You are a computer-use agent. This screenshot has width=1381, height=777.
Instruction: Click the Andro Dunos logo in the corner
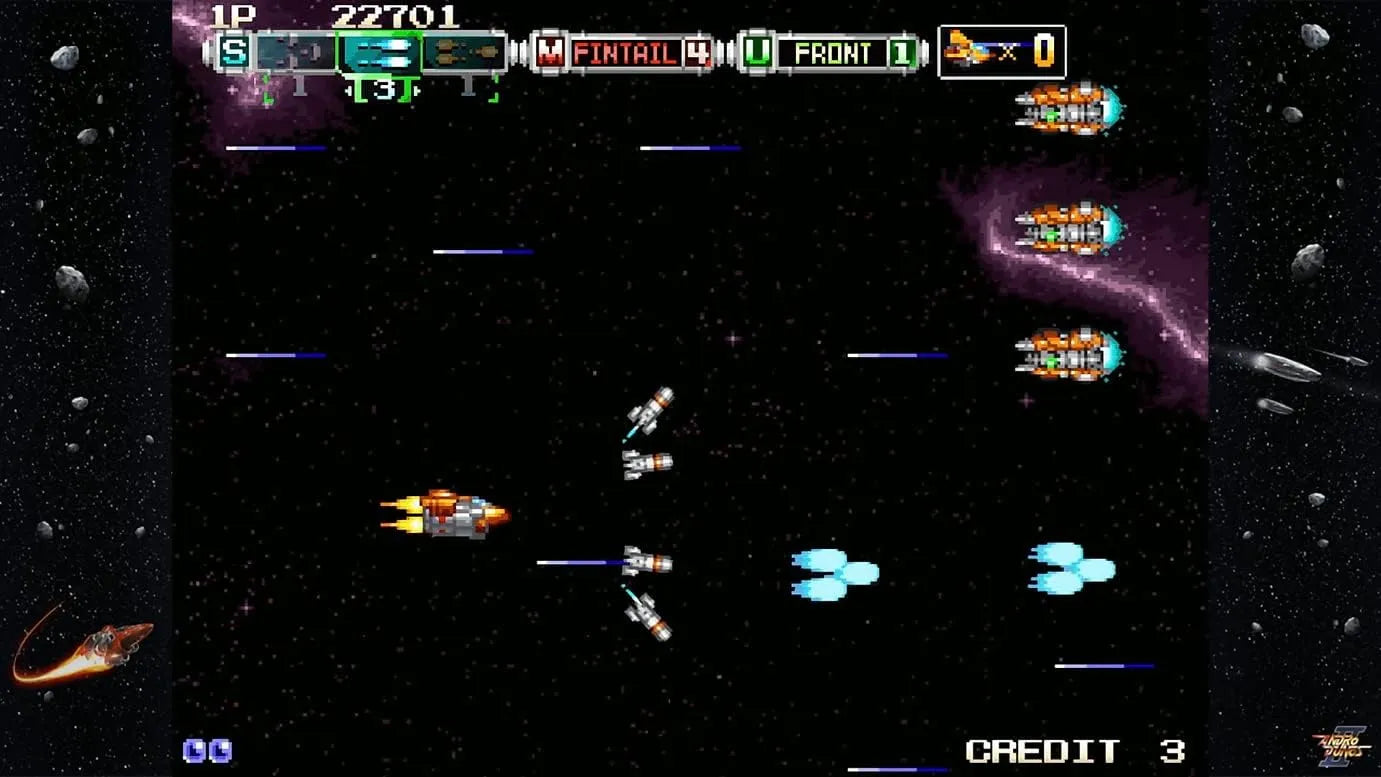point(1340,745)
